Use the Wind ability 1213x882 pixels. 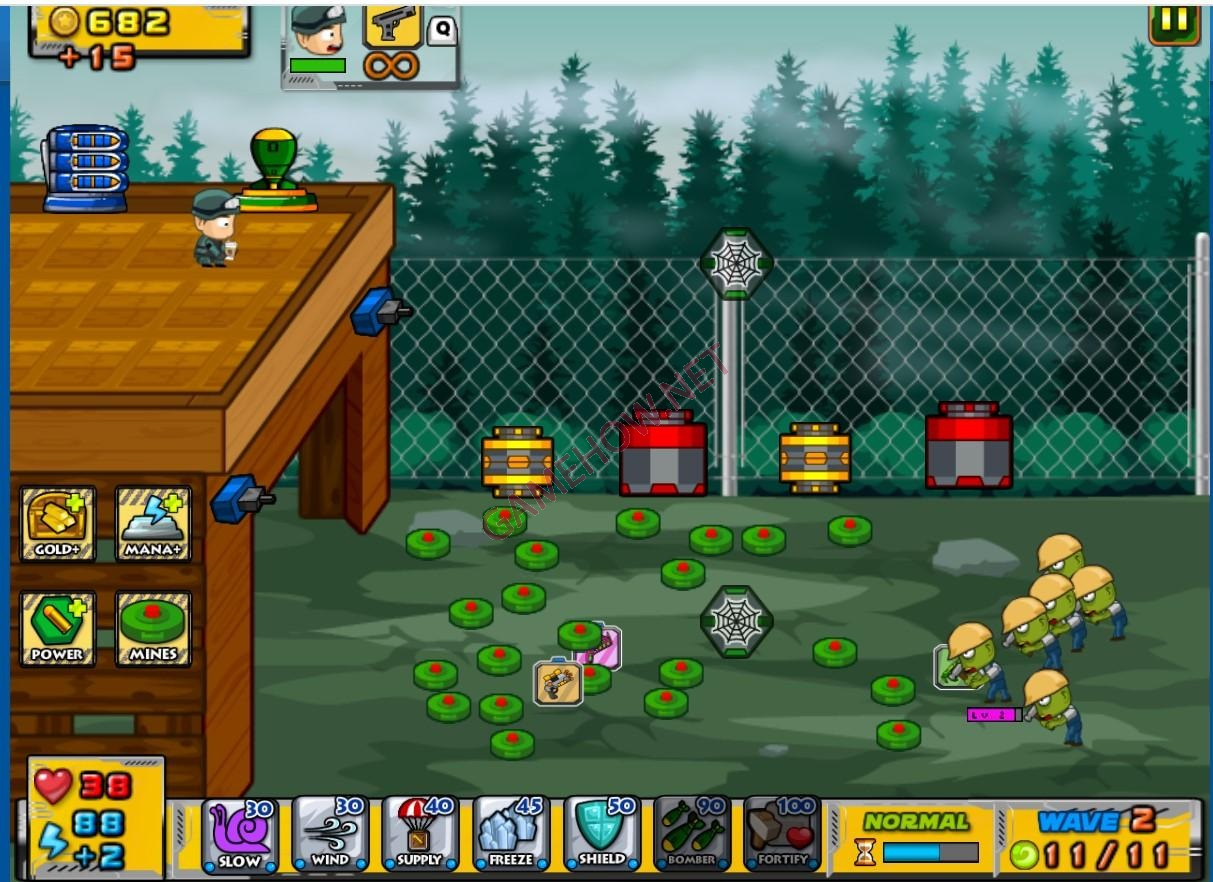click(x=330, y=834)
